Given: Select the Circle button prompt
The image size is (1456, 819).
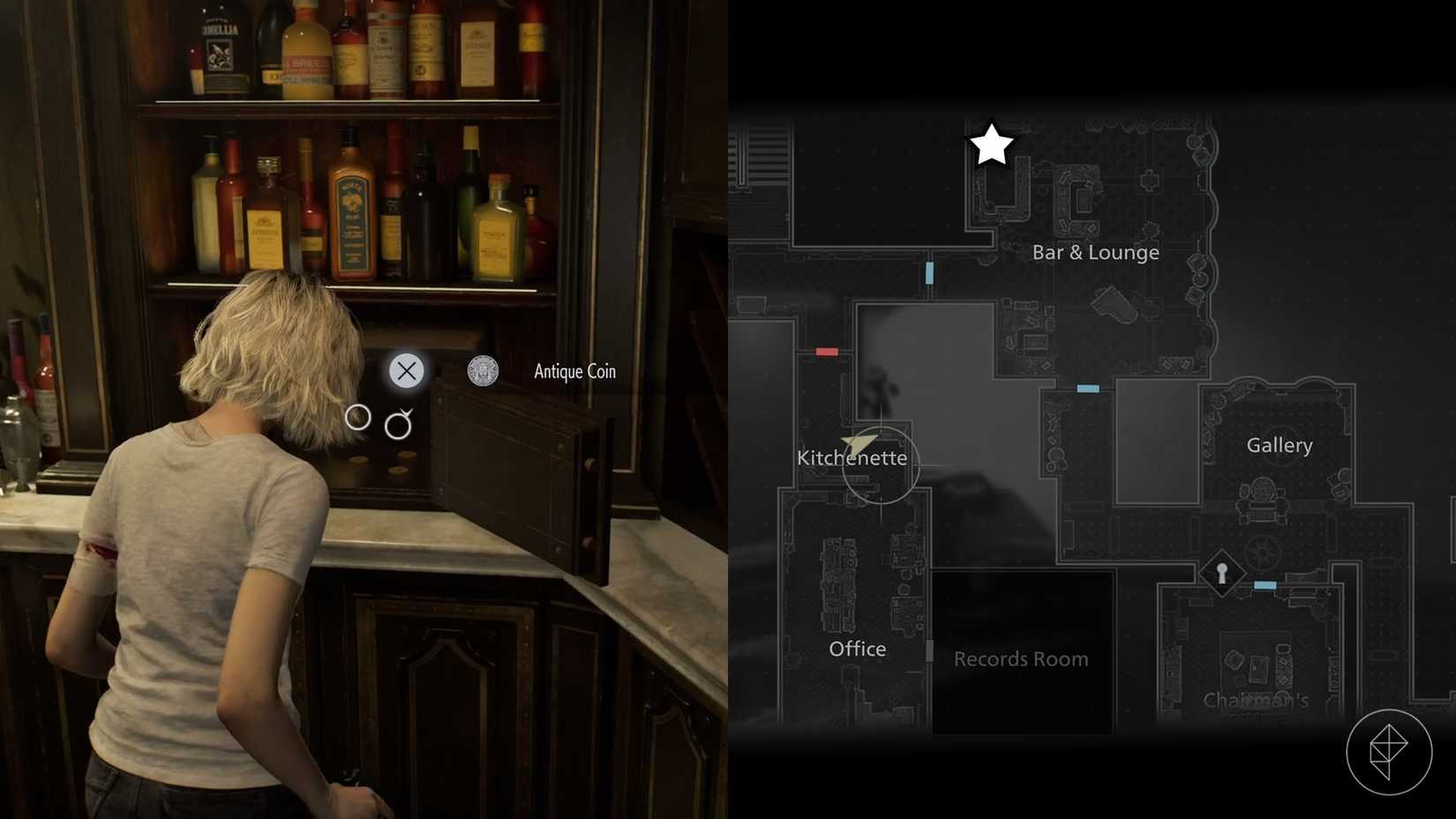Looking at the screenshot, I should 399,425.
